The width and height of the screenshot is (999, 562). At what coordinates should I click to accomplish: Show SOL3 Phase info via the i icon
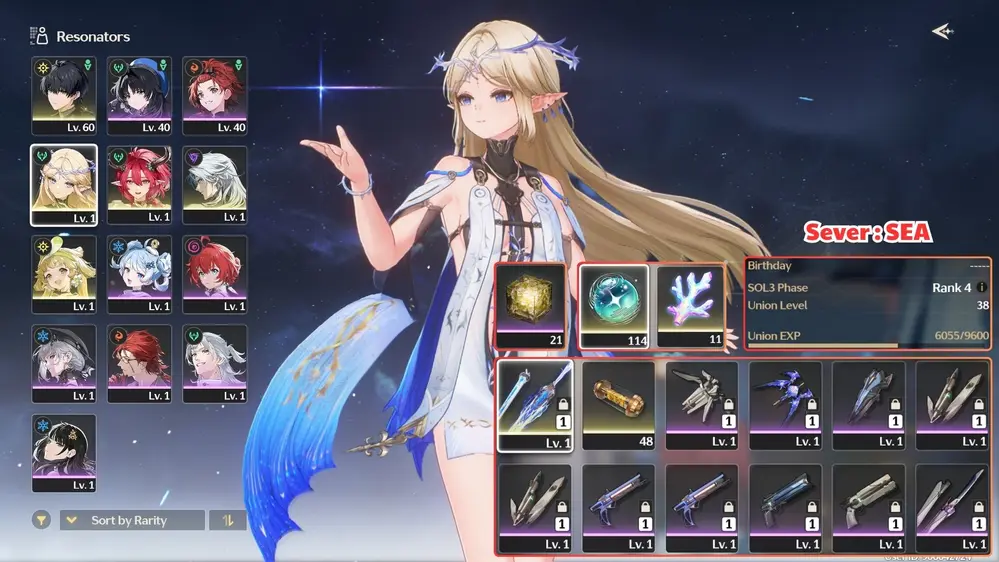coord(981,287)
